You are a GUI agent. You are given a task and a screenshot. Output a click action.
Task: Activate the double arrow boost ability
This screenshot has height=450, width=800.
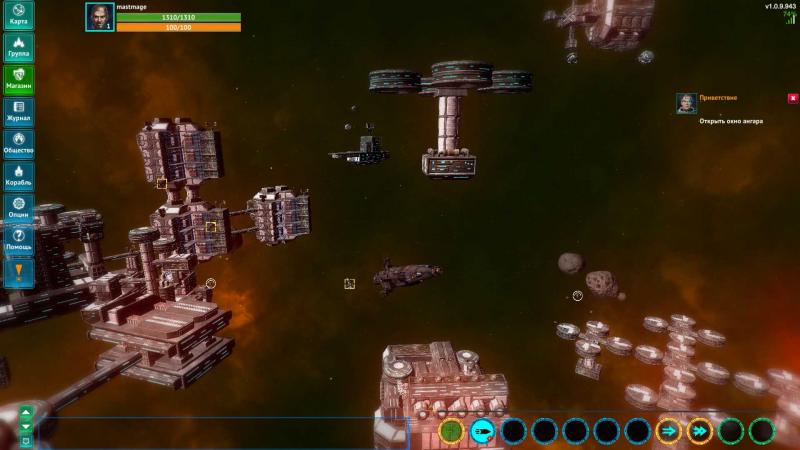click(x=700, y=431)
